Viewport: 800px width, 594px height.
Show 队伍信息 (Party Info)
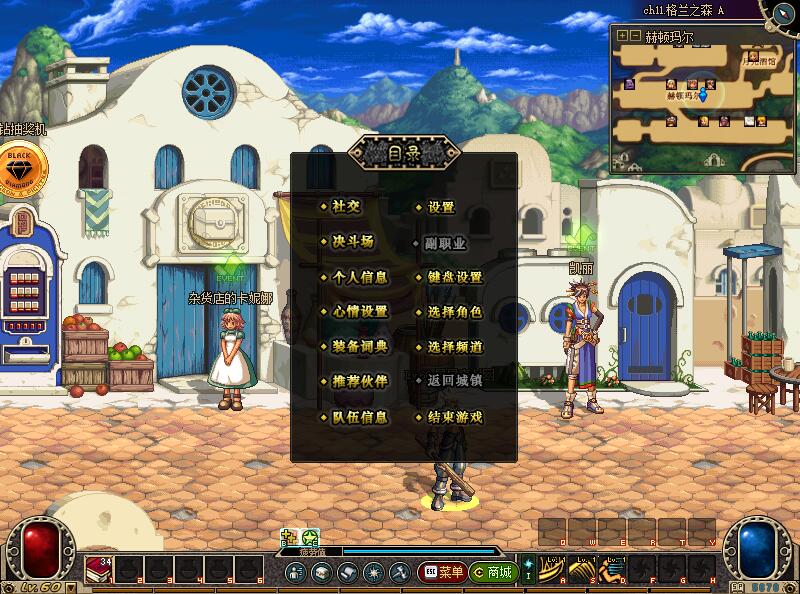click(359, 417)
